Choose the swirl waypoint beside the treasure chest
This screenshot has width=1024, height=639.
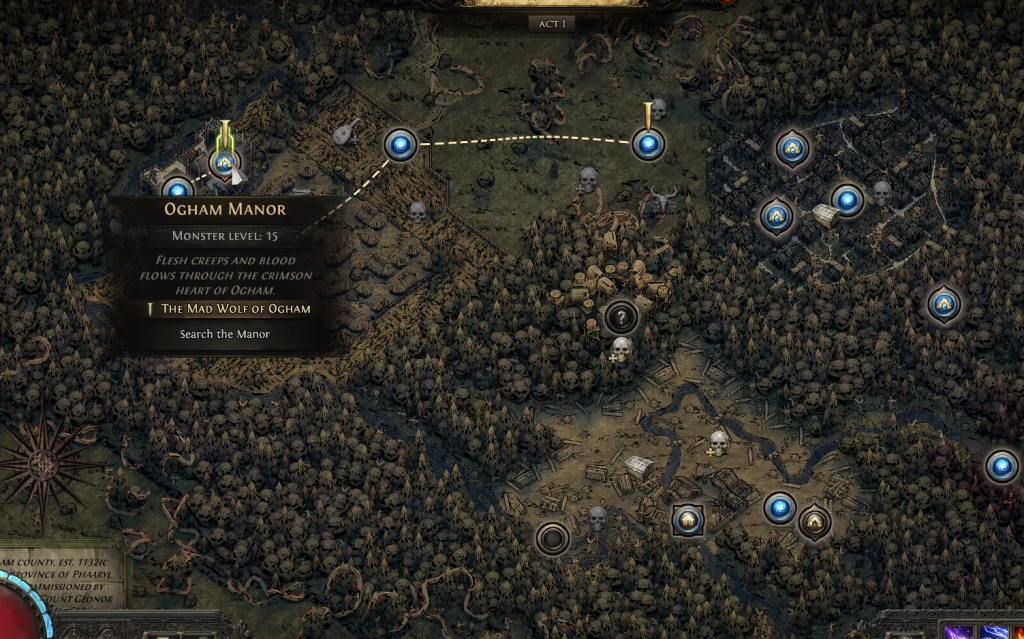coord(847,200)
